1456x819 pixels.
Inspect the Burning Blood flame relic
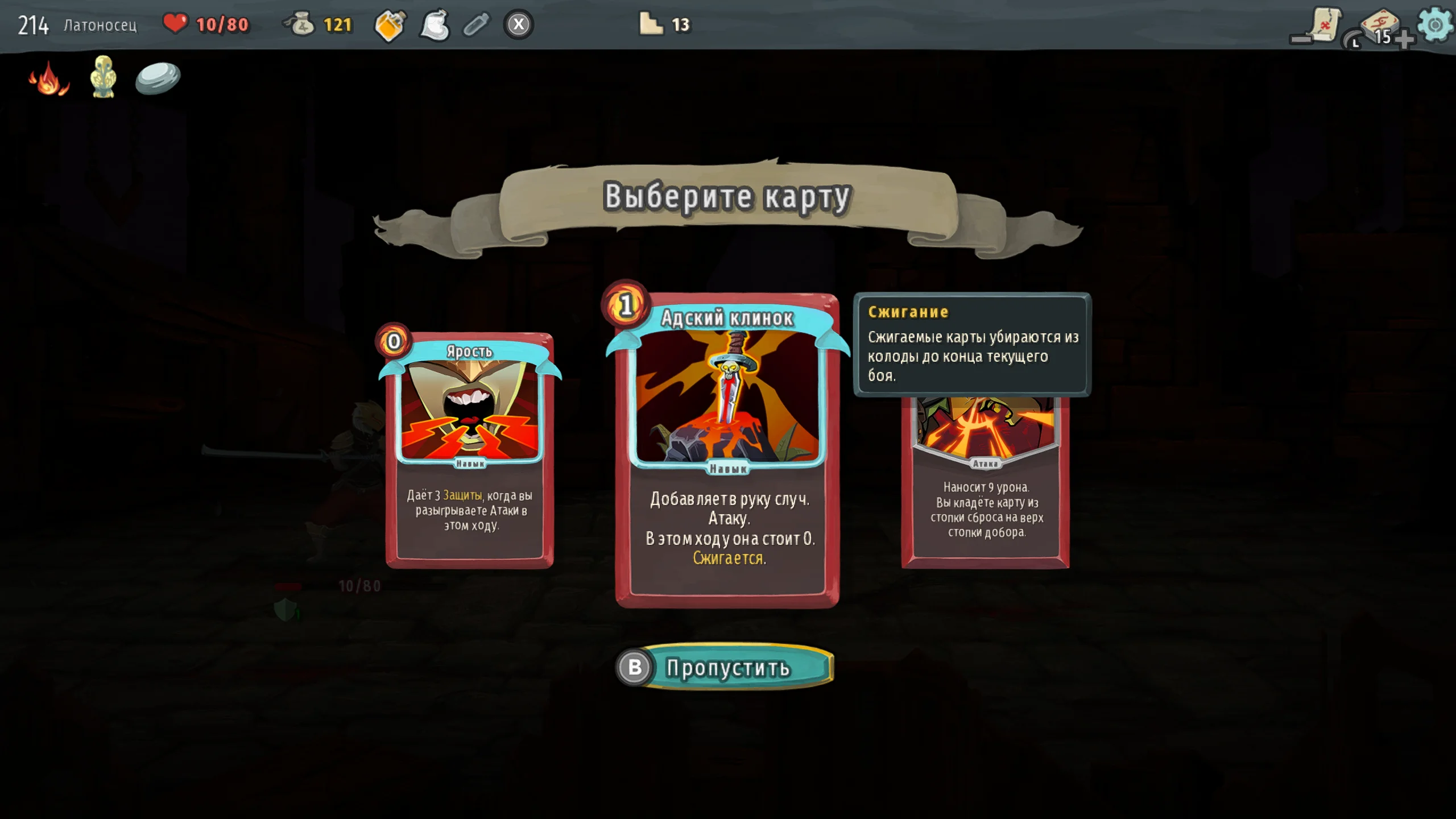49,78
